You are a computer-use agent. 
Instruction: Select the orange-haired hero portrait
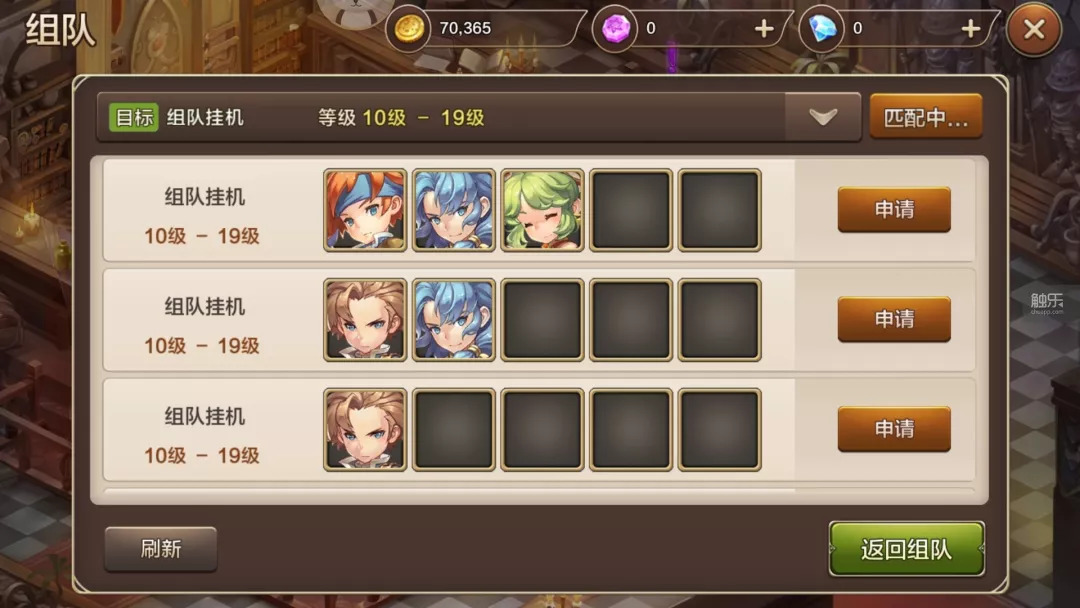(365, 209)
